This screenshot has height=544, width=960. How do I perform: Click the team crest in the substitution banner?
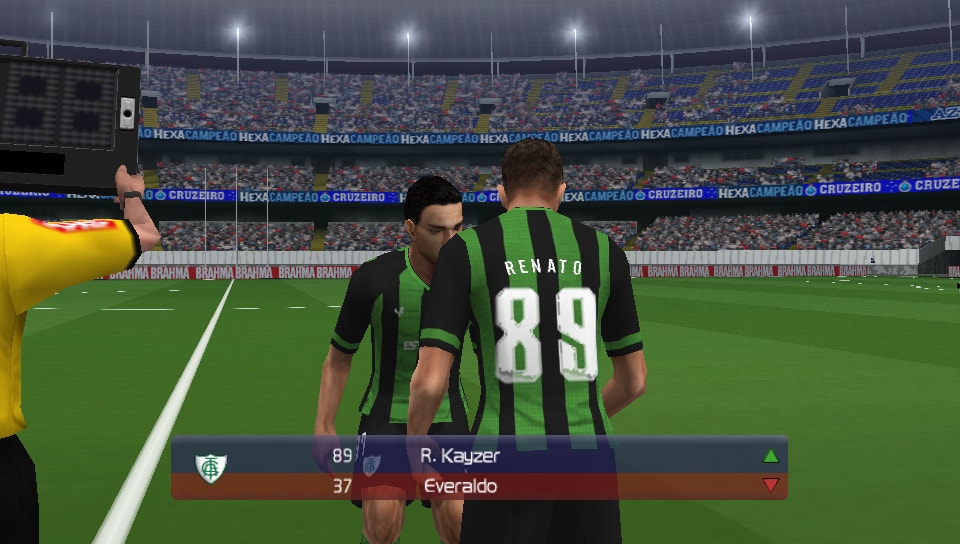(x=210, y=469)
